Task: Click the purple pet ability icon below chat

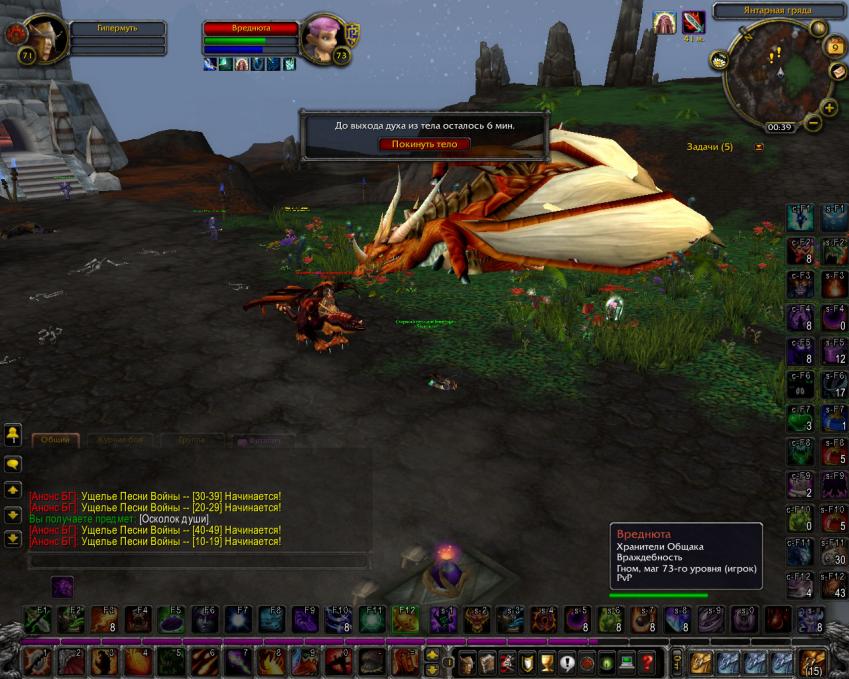Action: coord(62,587)
